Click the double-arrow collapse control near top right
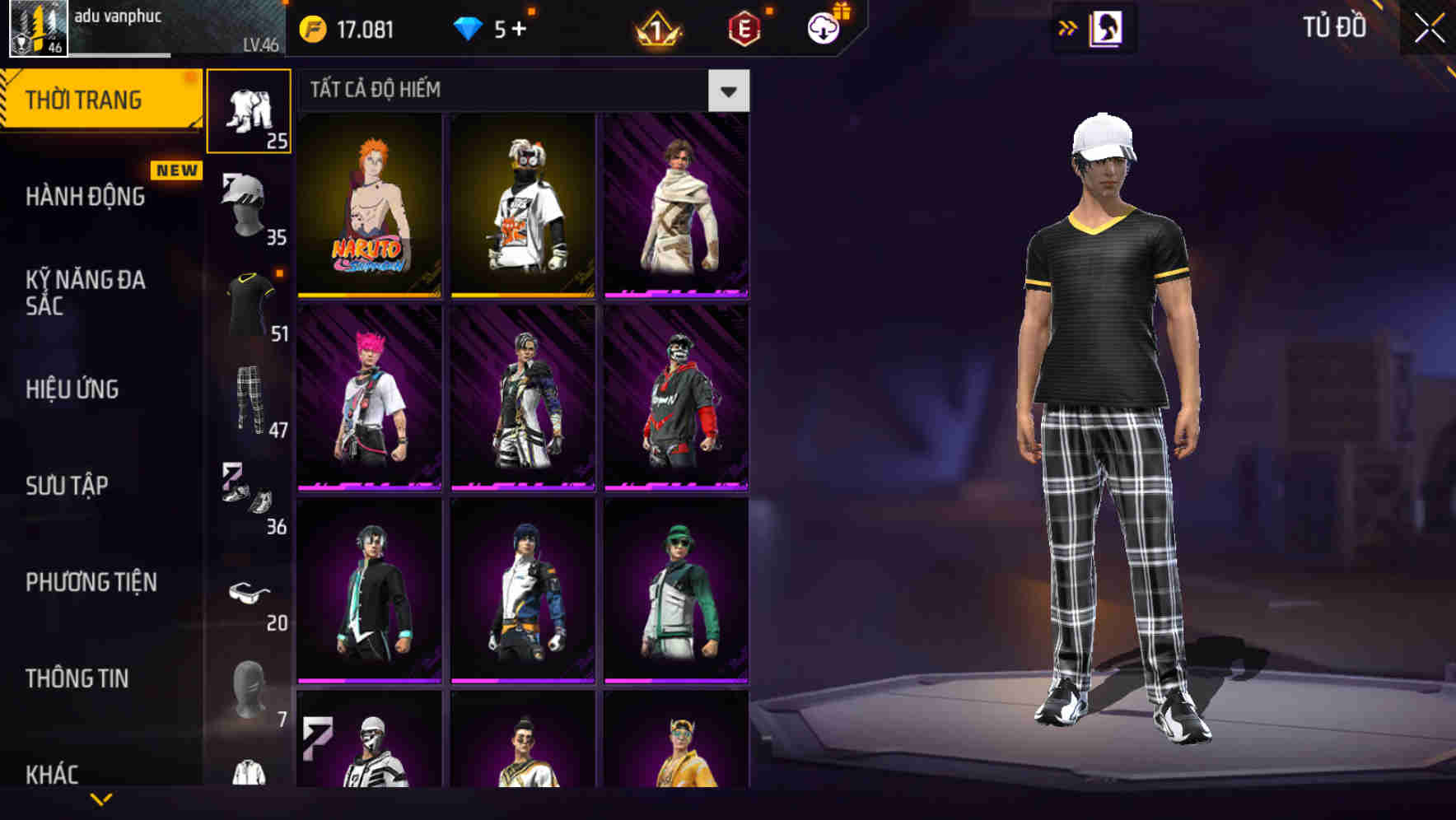The height and width of the screenshot is (820, 1456). point(1068,27)
